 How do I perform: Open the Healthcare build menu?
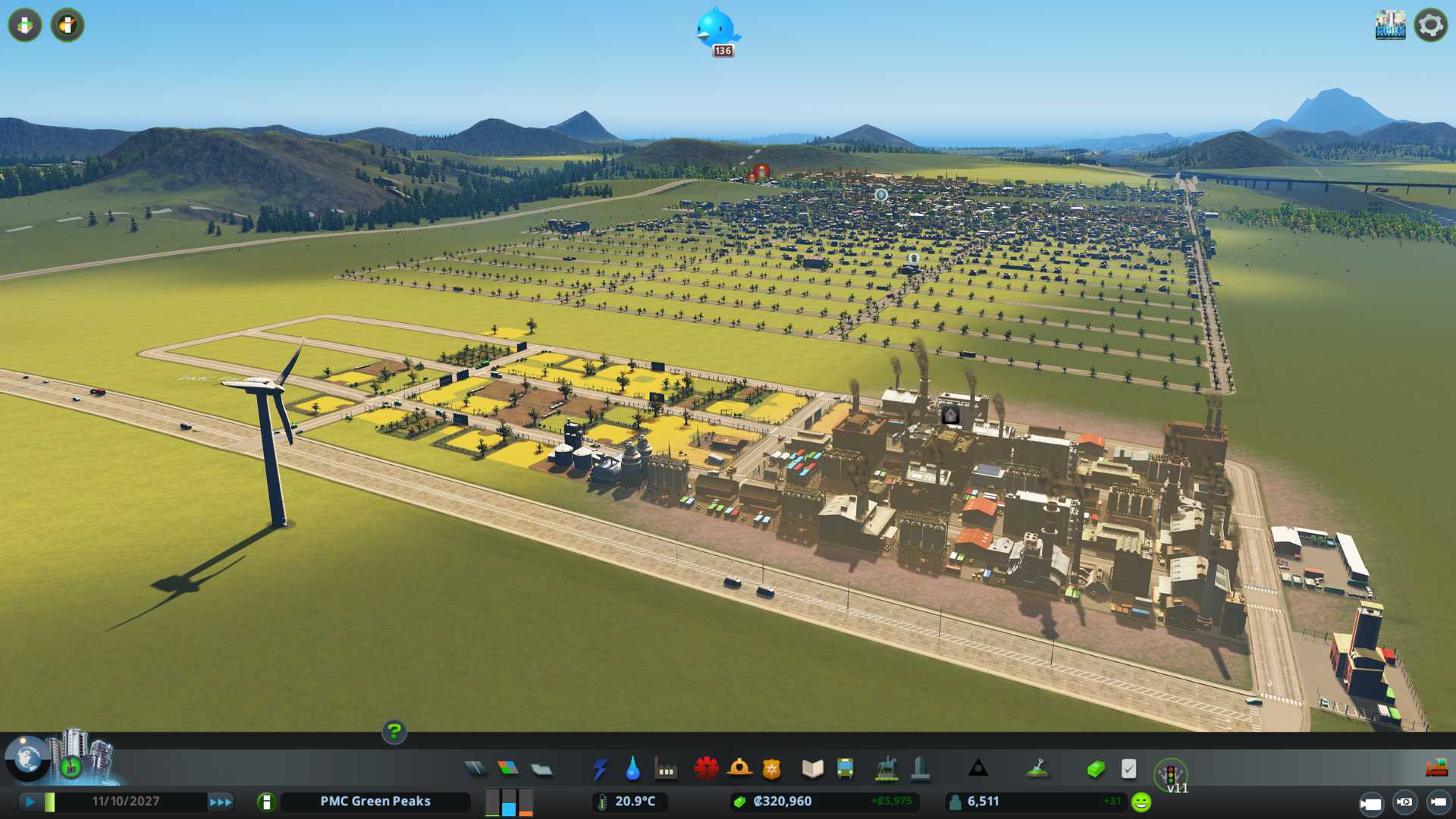pyautogui.click(x=706, y=769)
